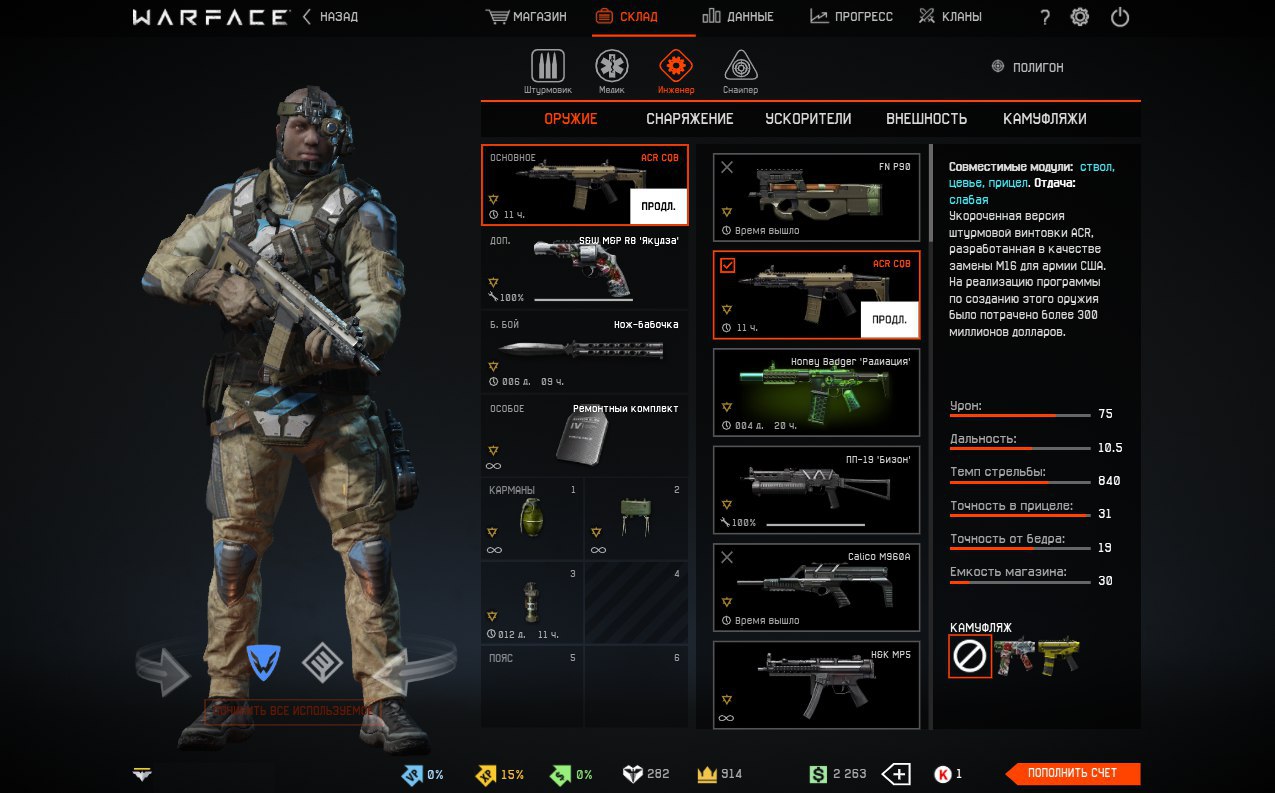Screen dimensions: 1275x793
Task: Open the Магазин shop menu
Action: (526, 17)
